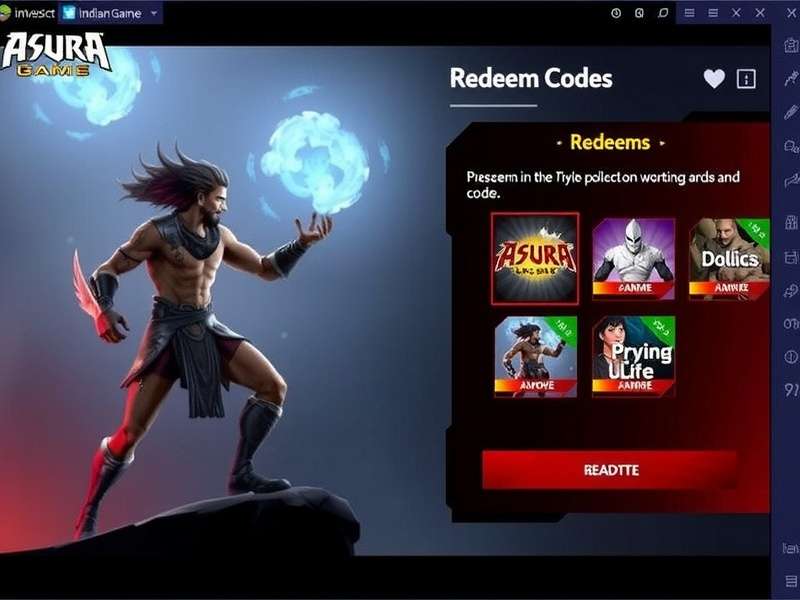The width and height of the screenshot is (800, 600).
Task: Select the Dollics game tile
Action: (729, 257)
